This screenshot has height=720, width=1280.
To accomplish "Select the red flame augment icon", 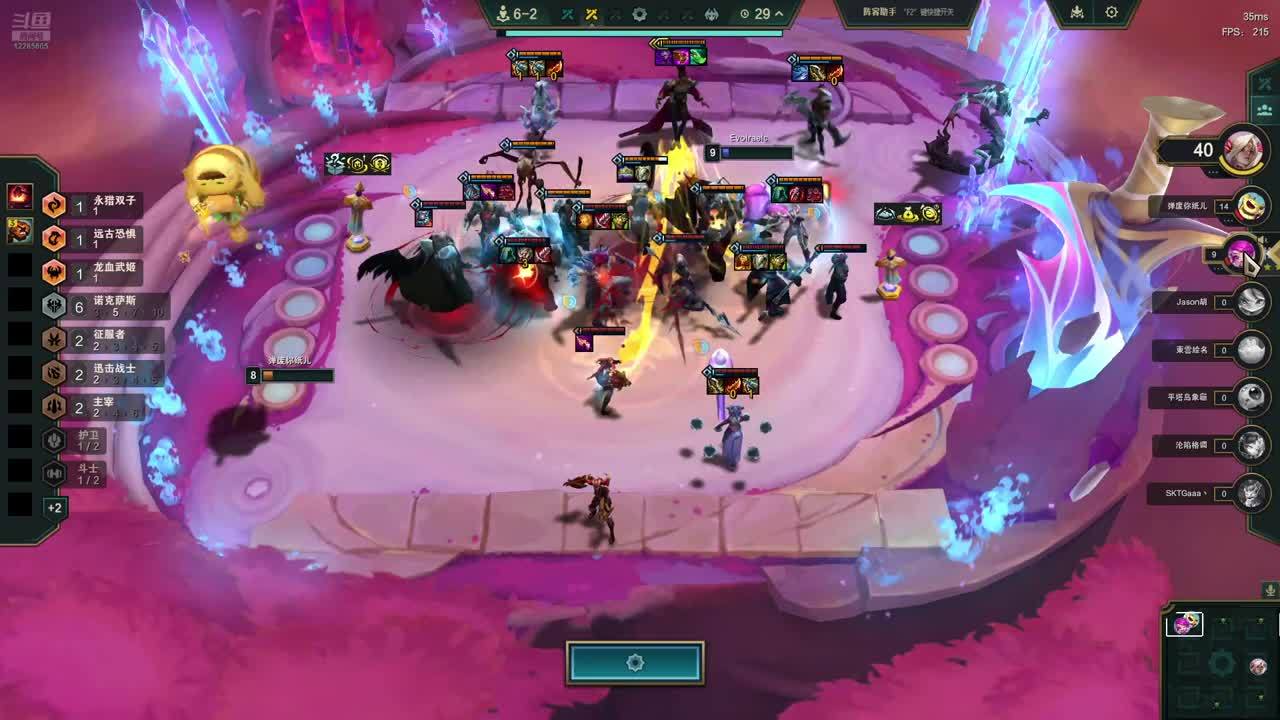I will 20,196.
